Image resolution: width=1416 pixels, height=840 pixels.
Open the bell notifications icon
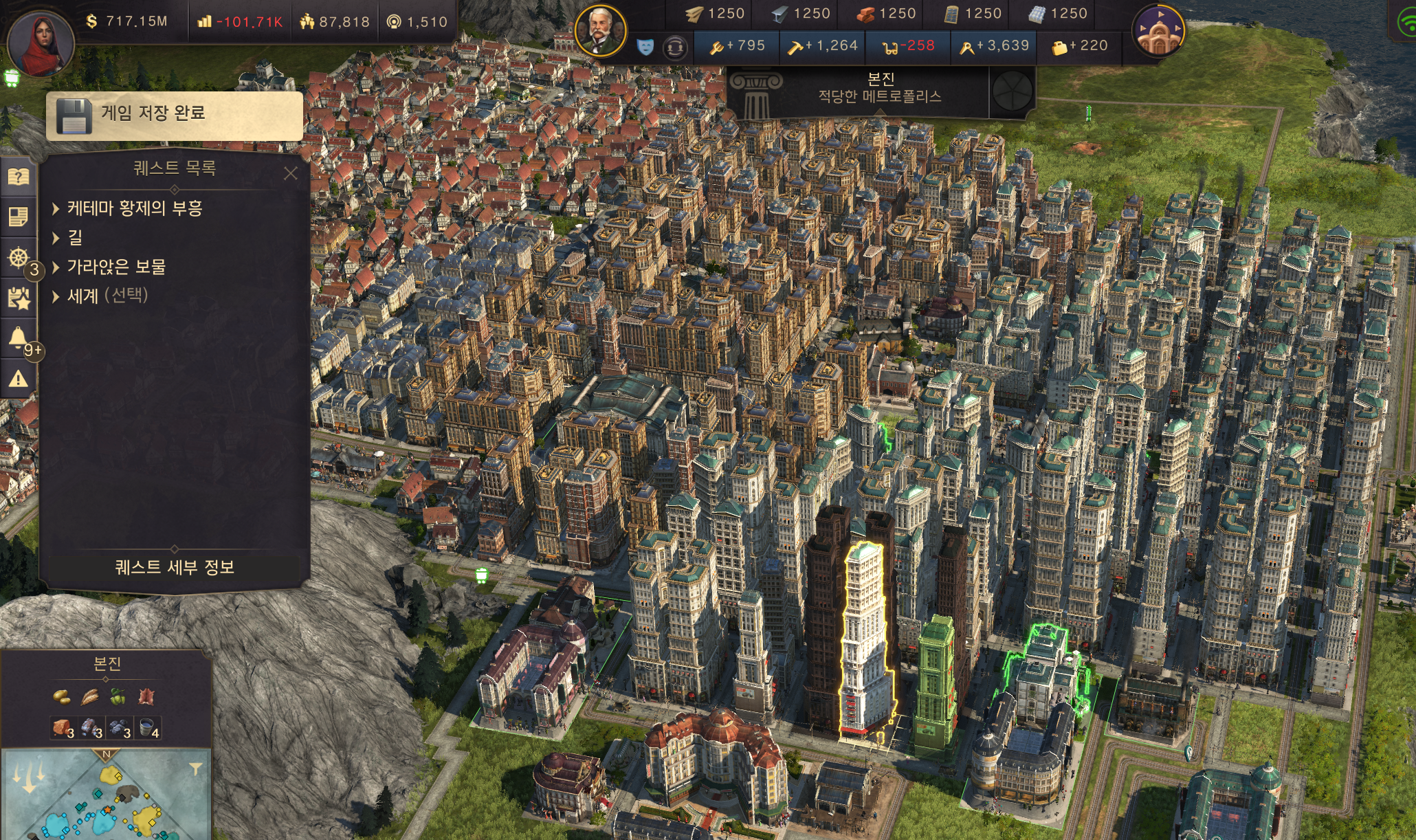pos(19,338)
